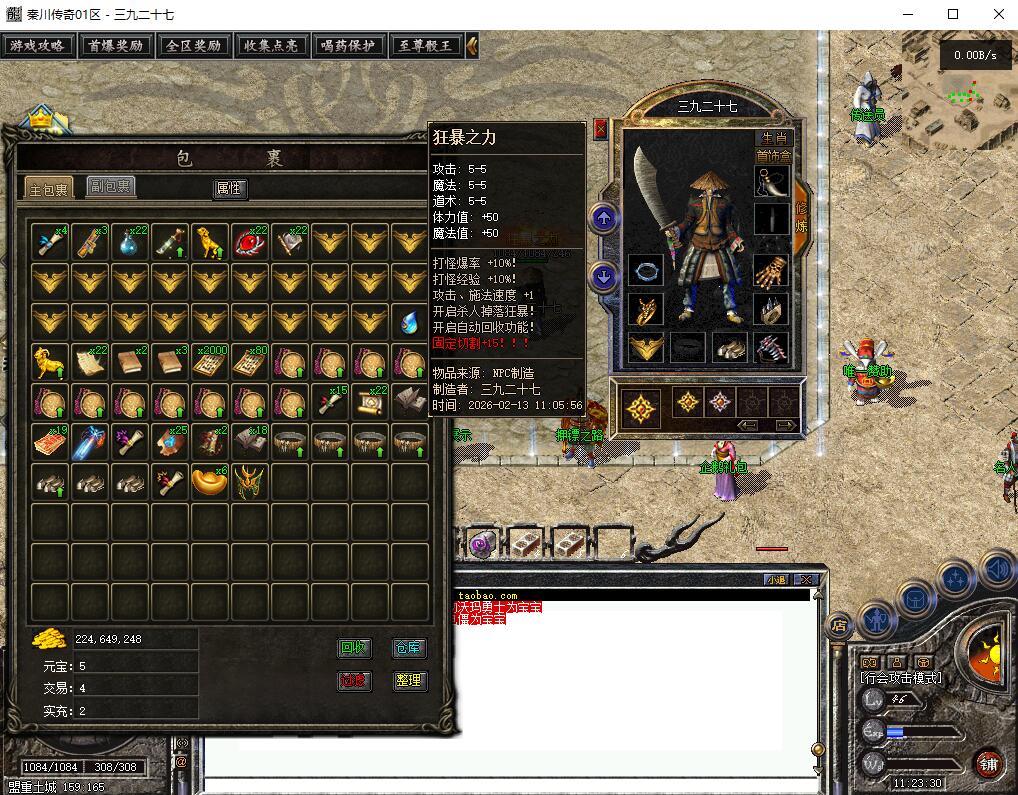Click the 回收 recycle button
Image resolution: width=1018 pixels, height=795 pixels.
[x=354, y=648]
